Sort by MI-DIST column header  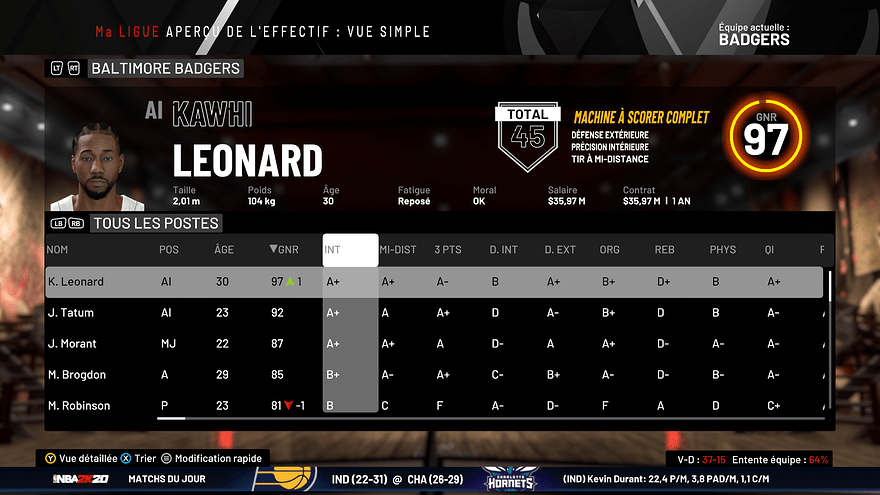click(x=398, y=250)
